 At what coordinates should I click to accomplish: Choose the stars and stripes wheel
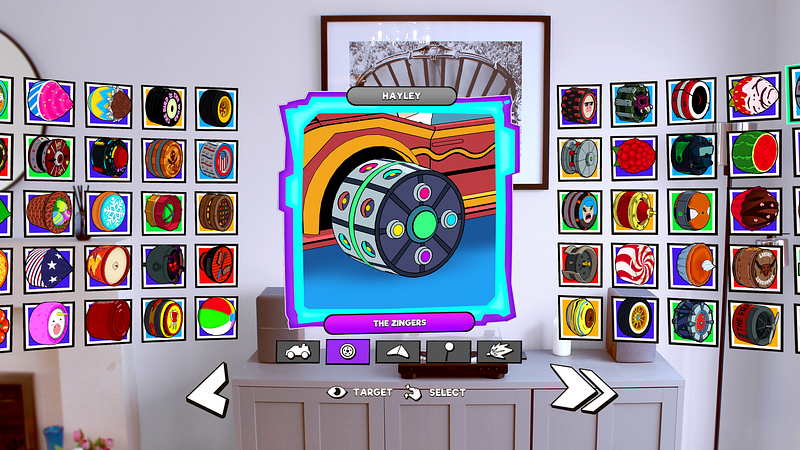[x=49, y=266]
